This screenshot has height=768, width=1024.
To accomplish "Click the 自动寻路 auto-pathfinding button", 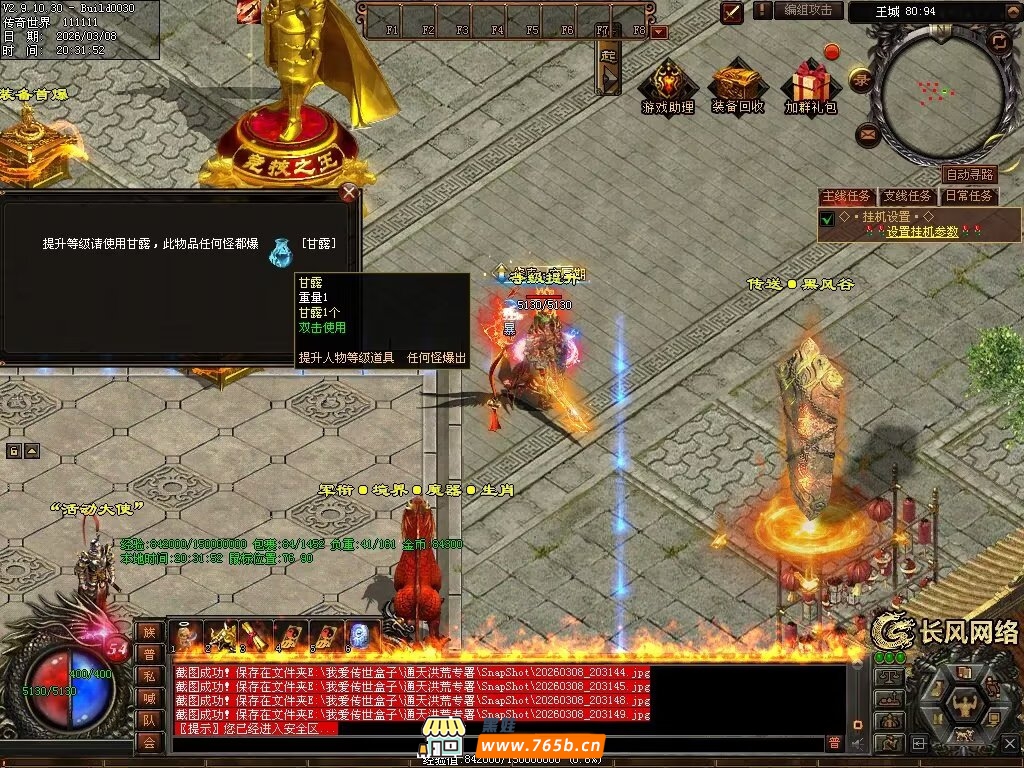I will [969, 175].
